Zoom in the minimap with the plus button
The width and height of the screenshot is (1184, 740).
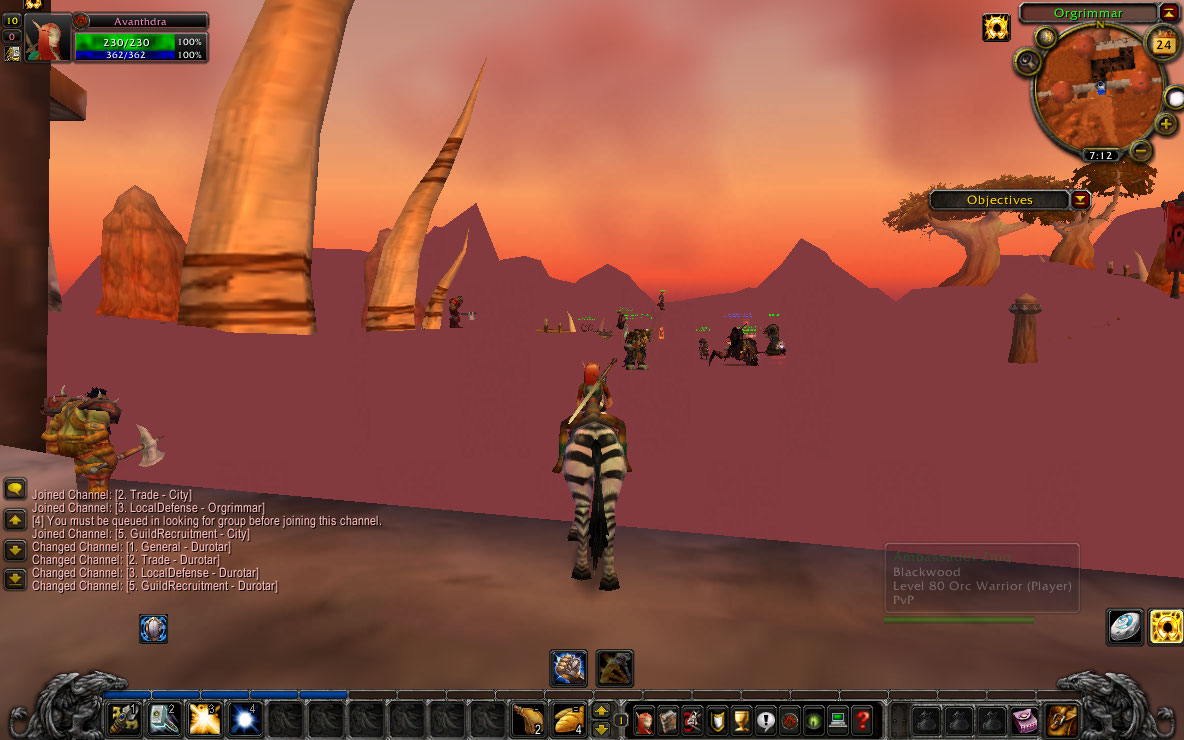point(1166,124)
